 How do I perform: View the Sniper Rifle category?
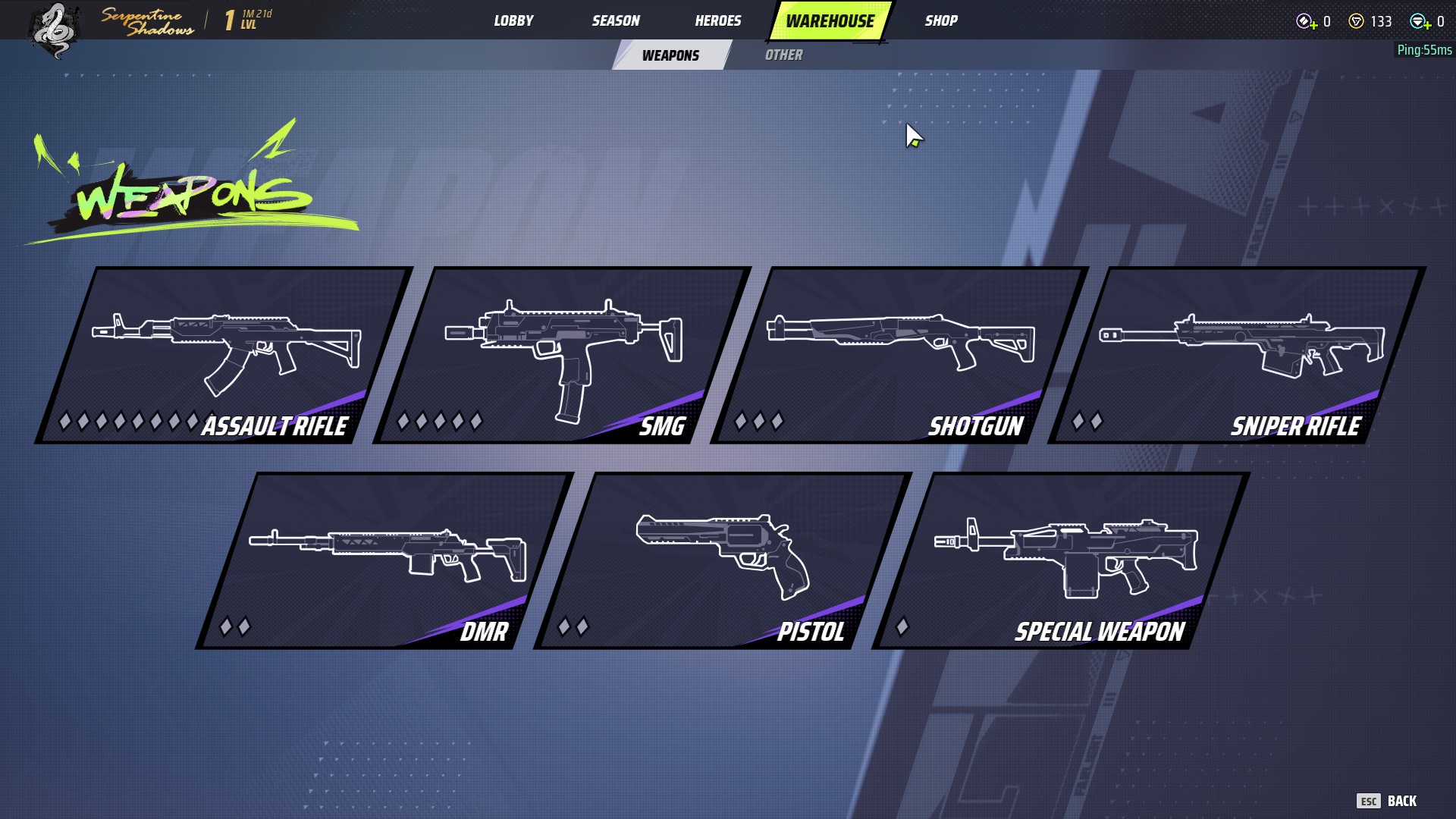pos(1236,355)
